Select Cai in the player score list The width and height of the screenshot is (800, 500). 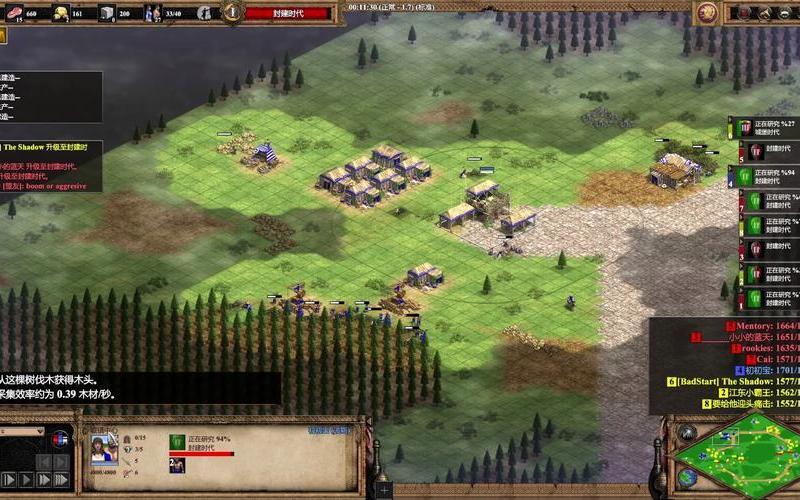pyautogui.click(x=760, y=358)
